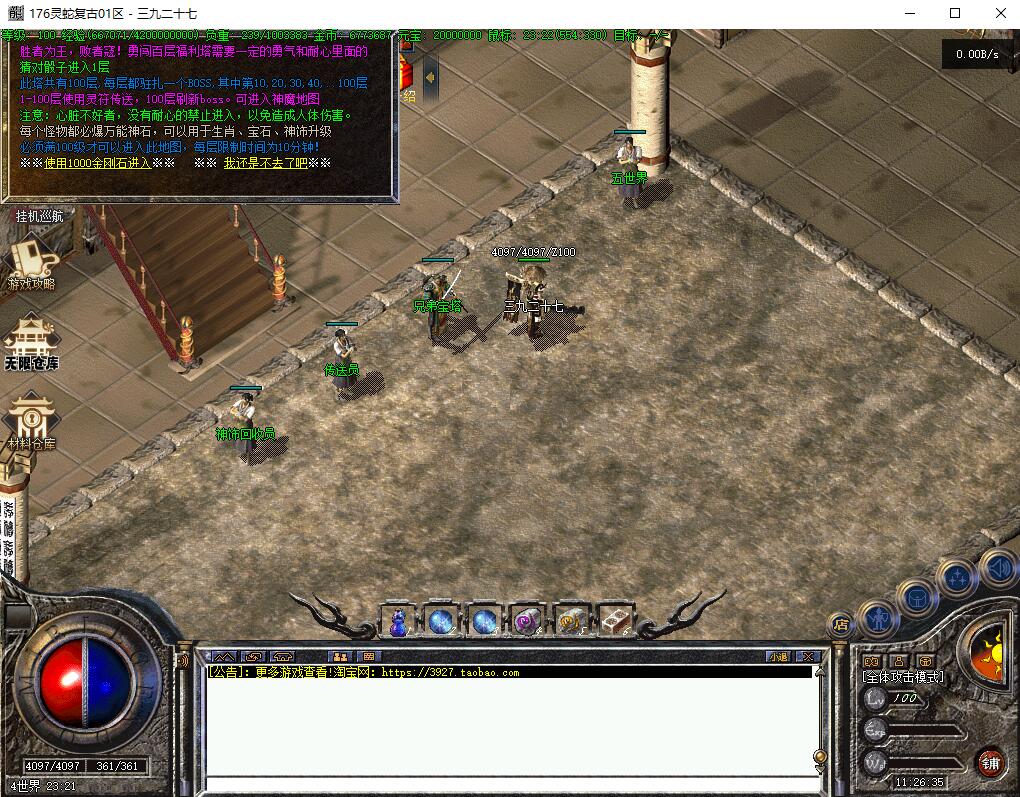Open the round 店 shop button
The width and height of the screenshot is (1020, 797).
click(841, 626)
